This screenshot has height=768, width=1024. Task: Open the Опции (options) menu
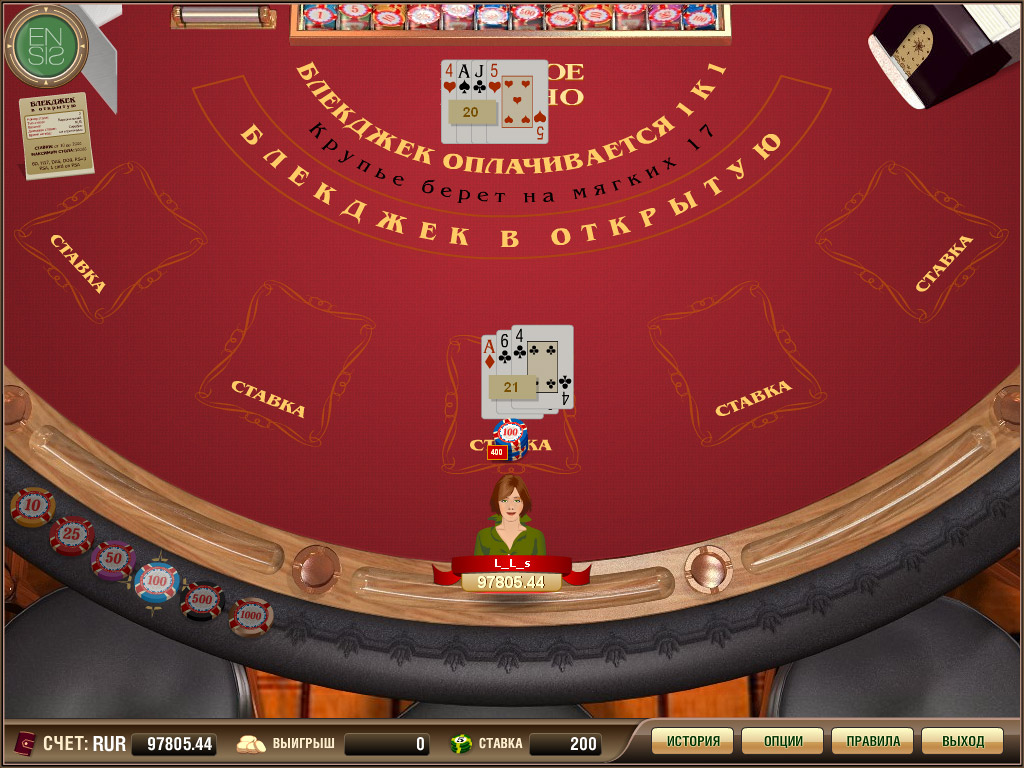click(782, 741)
